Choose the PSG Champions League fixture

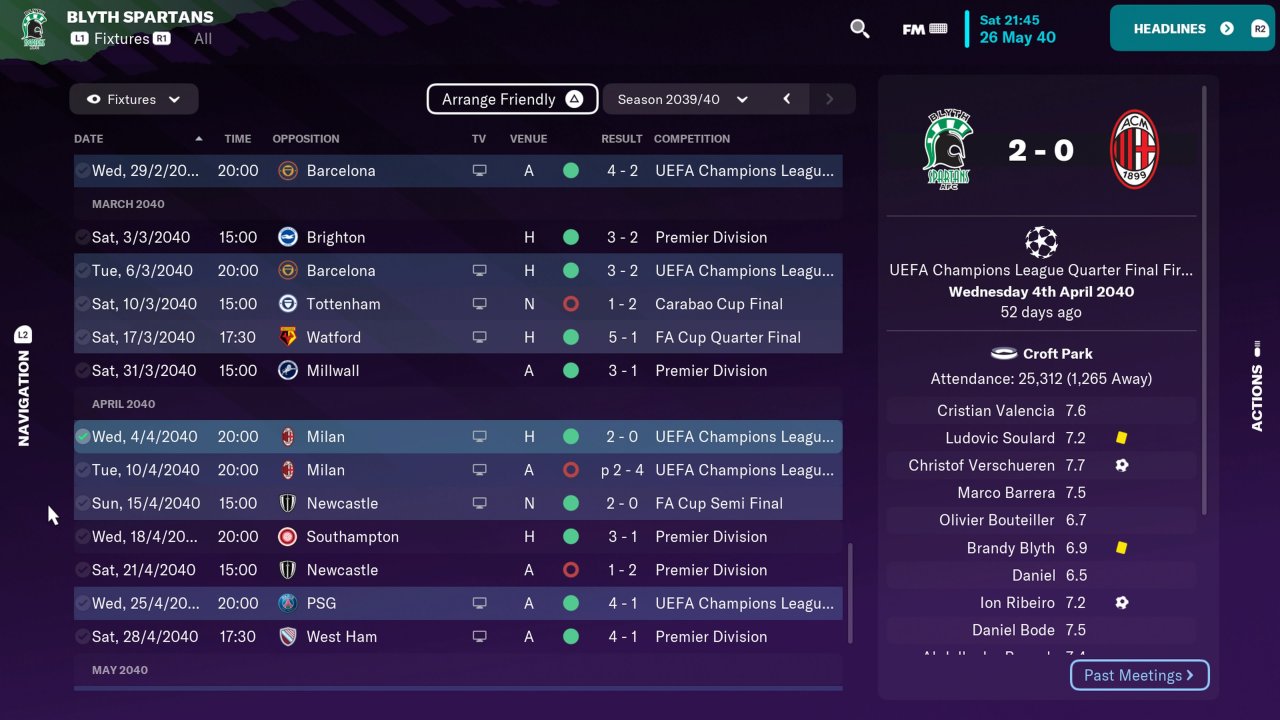click(x=458, y=603)
